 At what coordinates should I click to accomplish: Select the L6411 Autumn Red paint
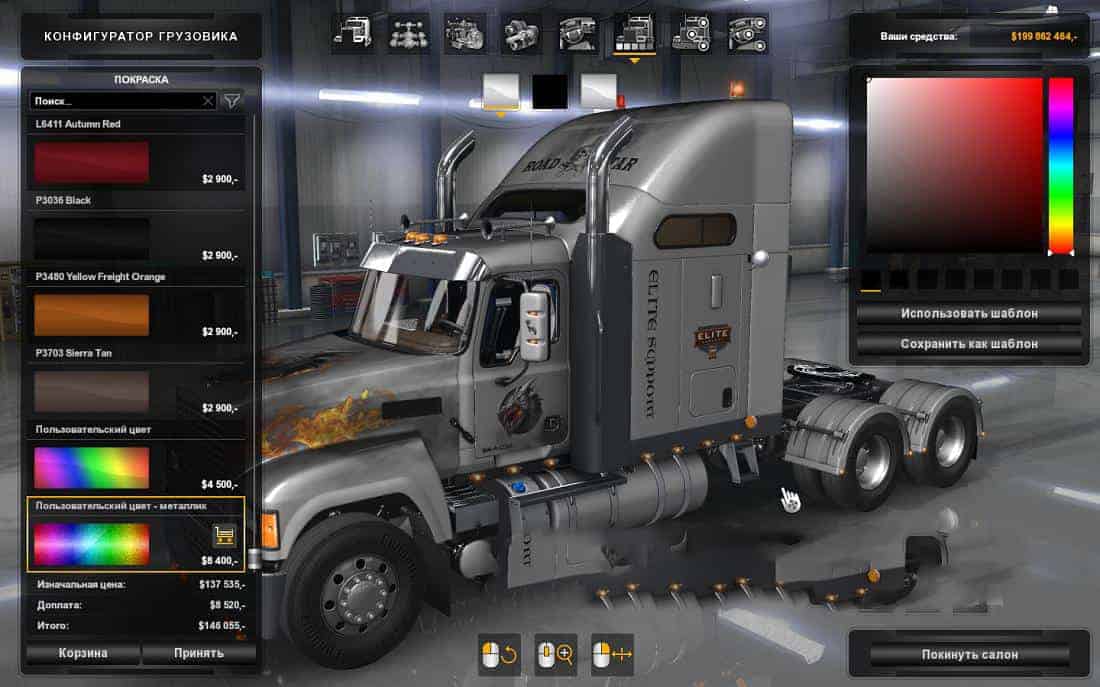(92, 162)
